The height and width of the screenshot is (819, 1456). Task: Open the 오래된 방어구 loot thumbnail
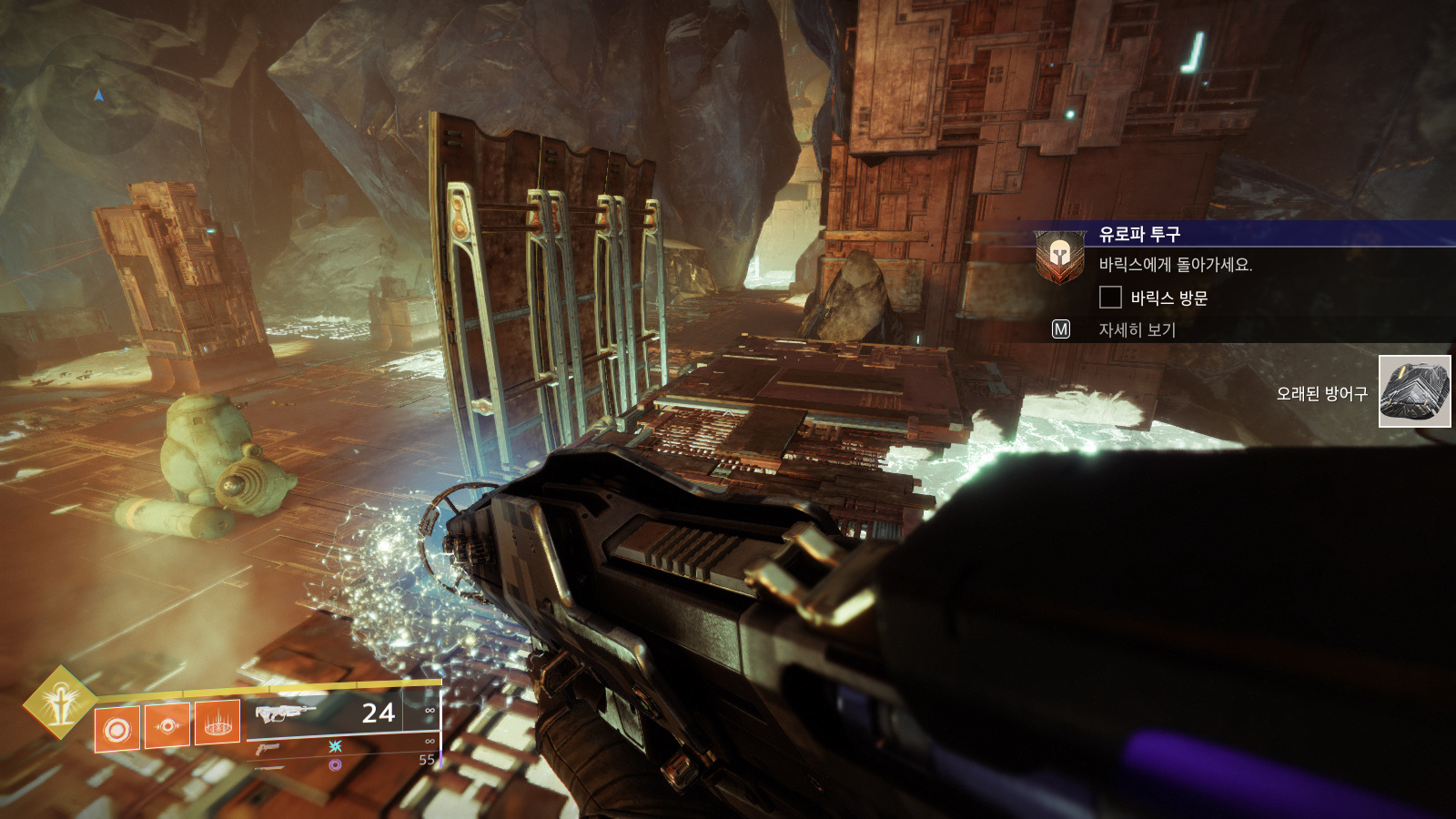pyautogui.click(x=1414, y=391)
